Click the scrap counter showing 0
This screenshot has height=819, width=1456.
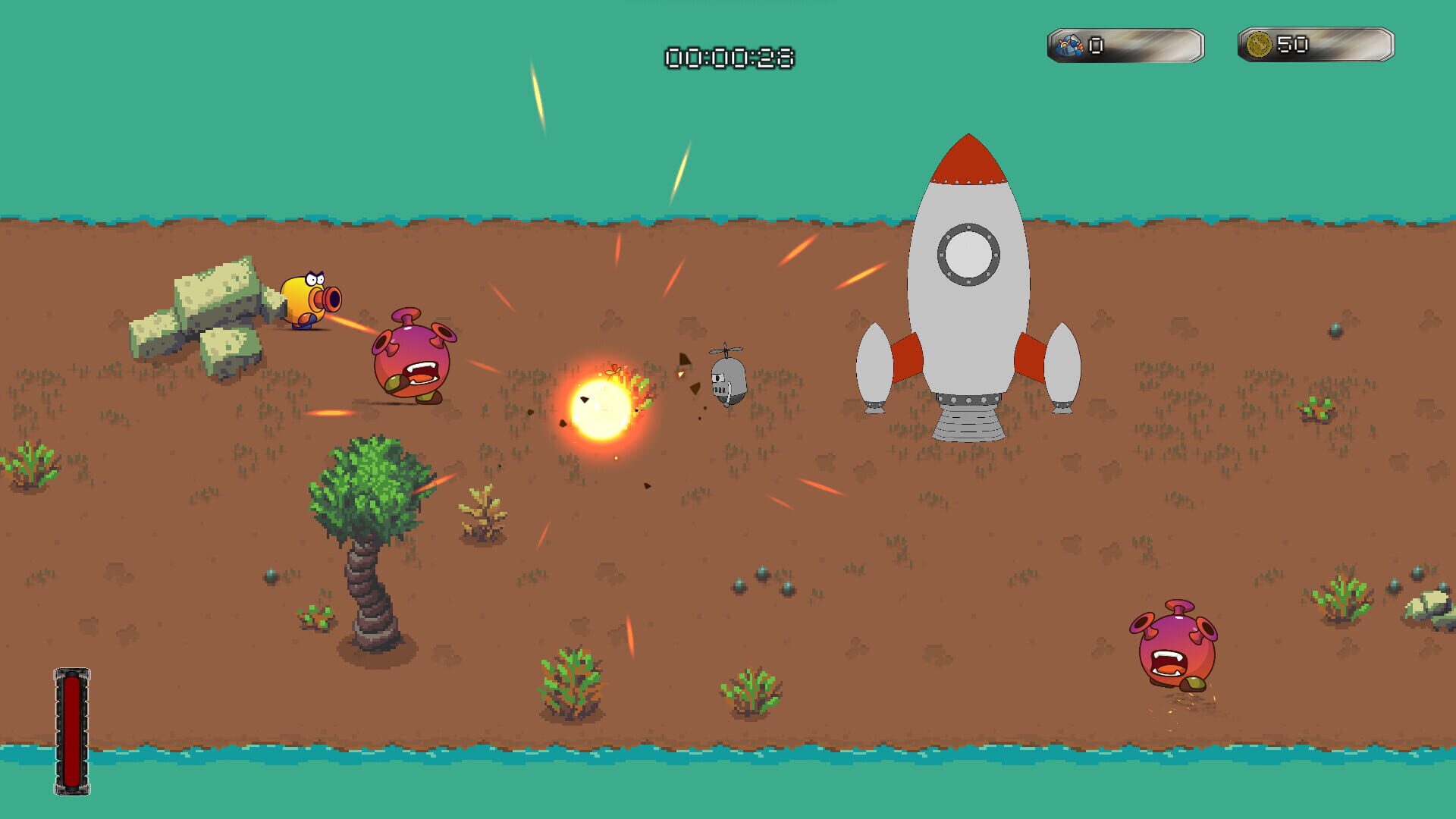tap(1094, 45)
